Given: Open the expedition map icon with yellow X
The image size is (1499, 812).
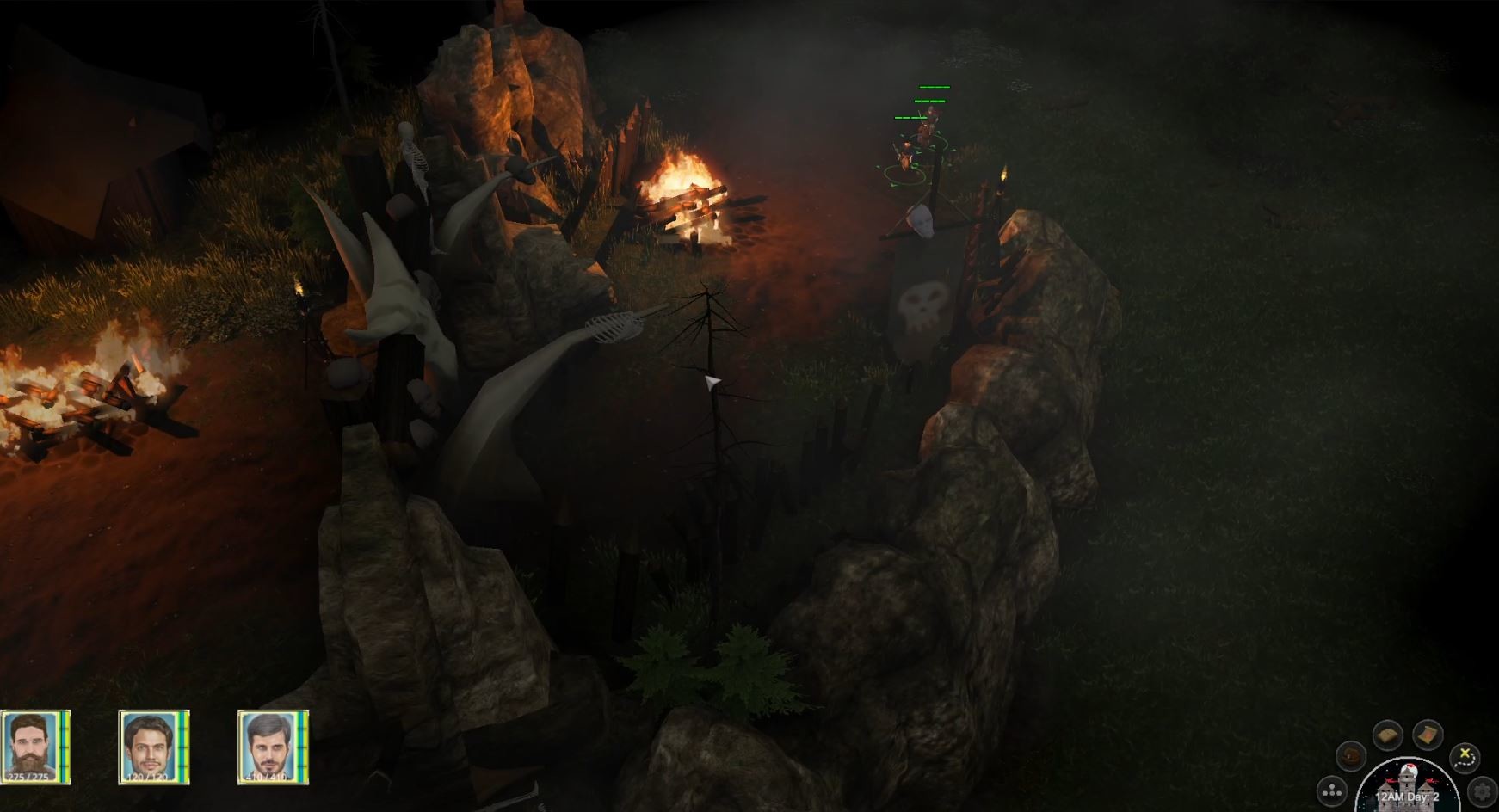Looking at the screenshot, I should tap(1463, 760).
